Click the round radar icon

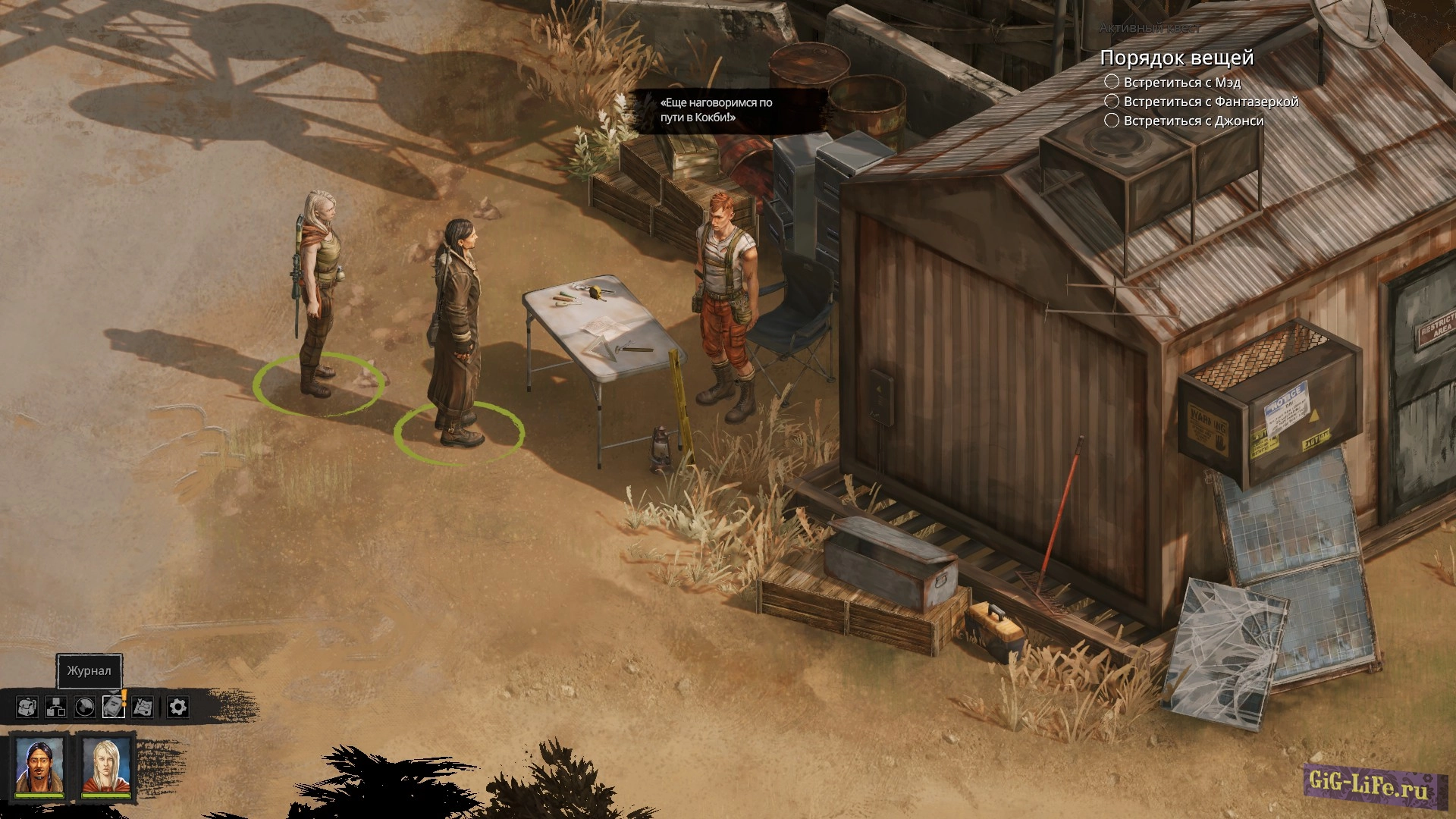[85, 707]
